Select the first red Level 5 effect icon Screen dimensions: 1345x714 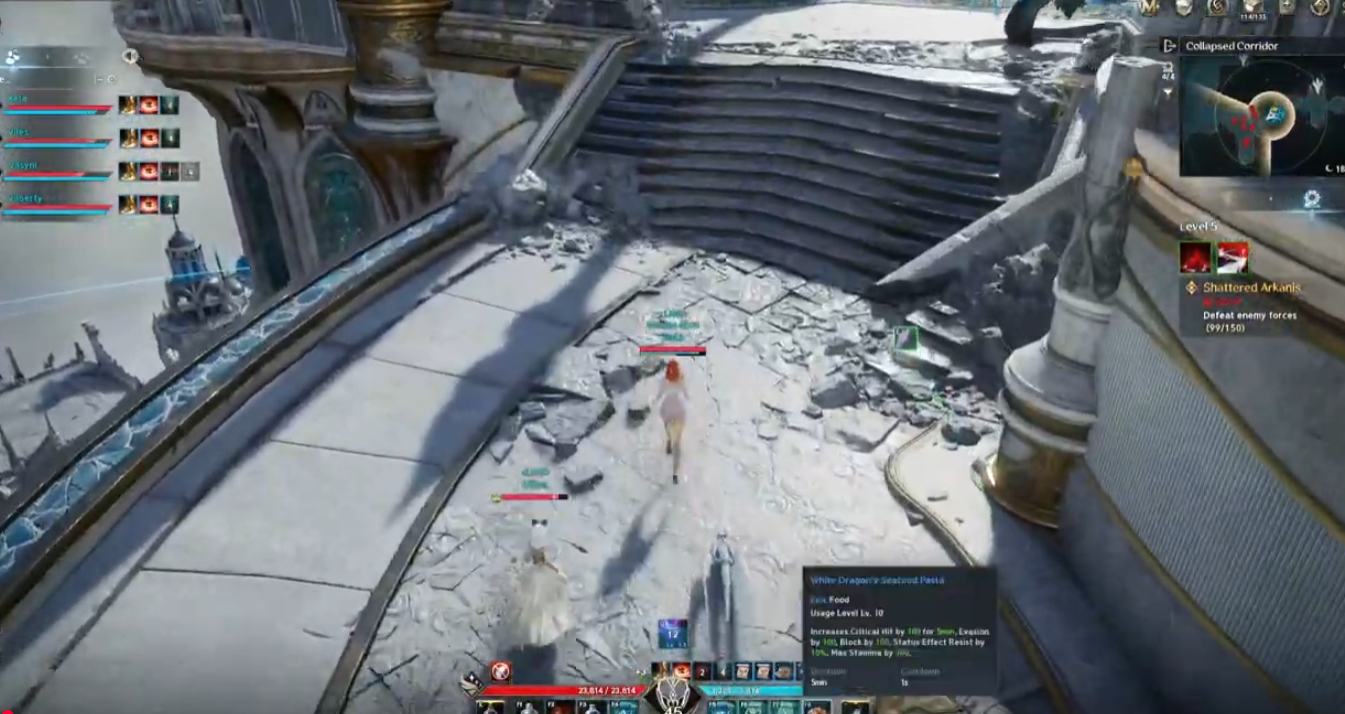click(x=1195, y=258)
